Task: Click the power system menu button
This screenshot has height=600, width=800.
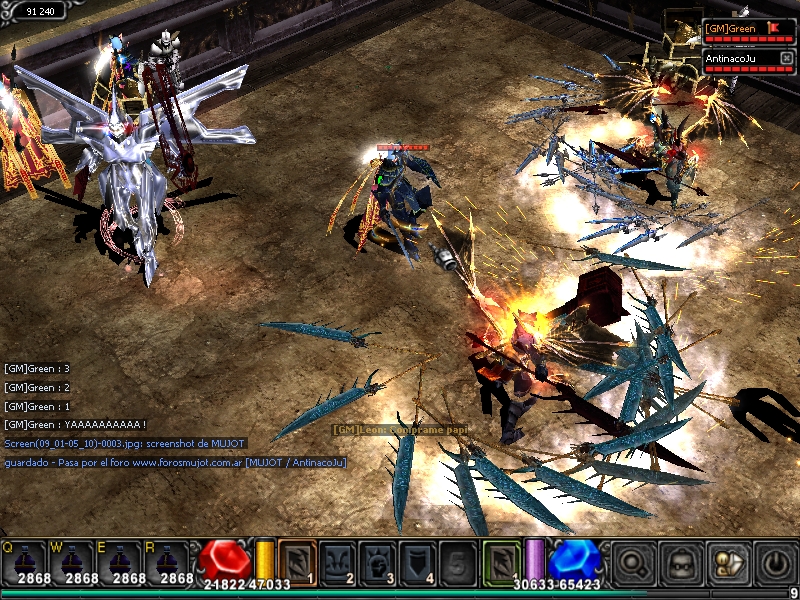Action: click(774, 562)
